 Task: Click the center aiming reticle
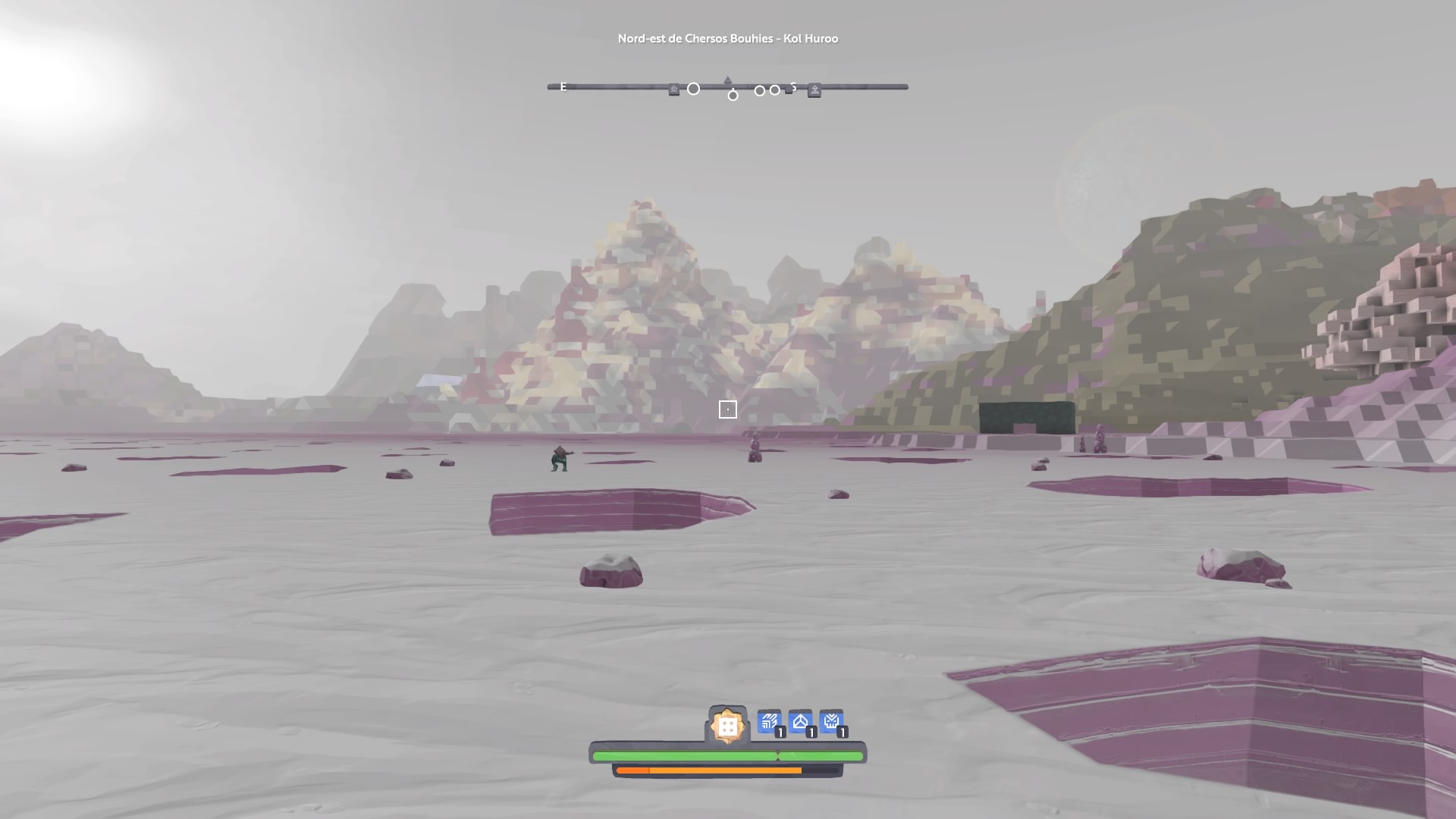(x=728, y=409)
